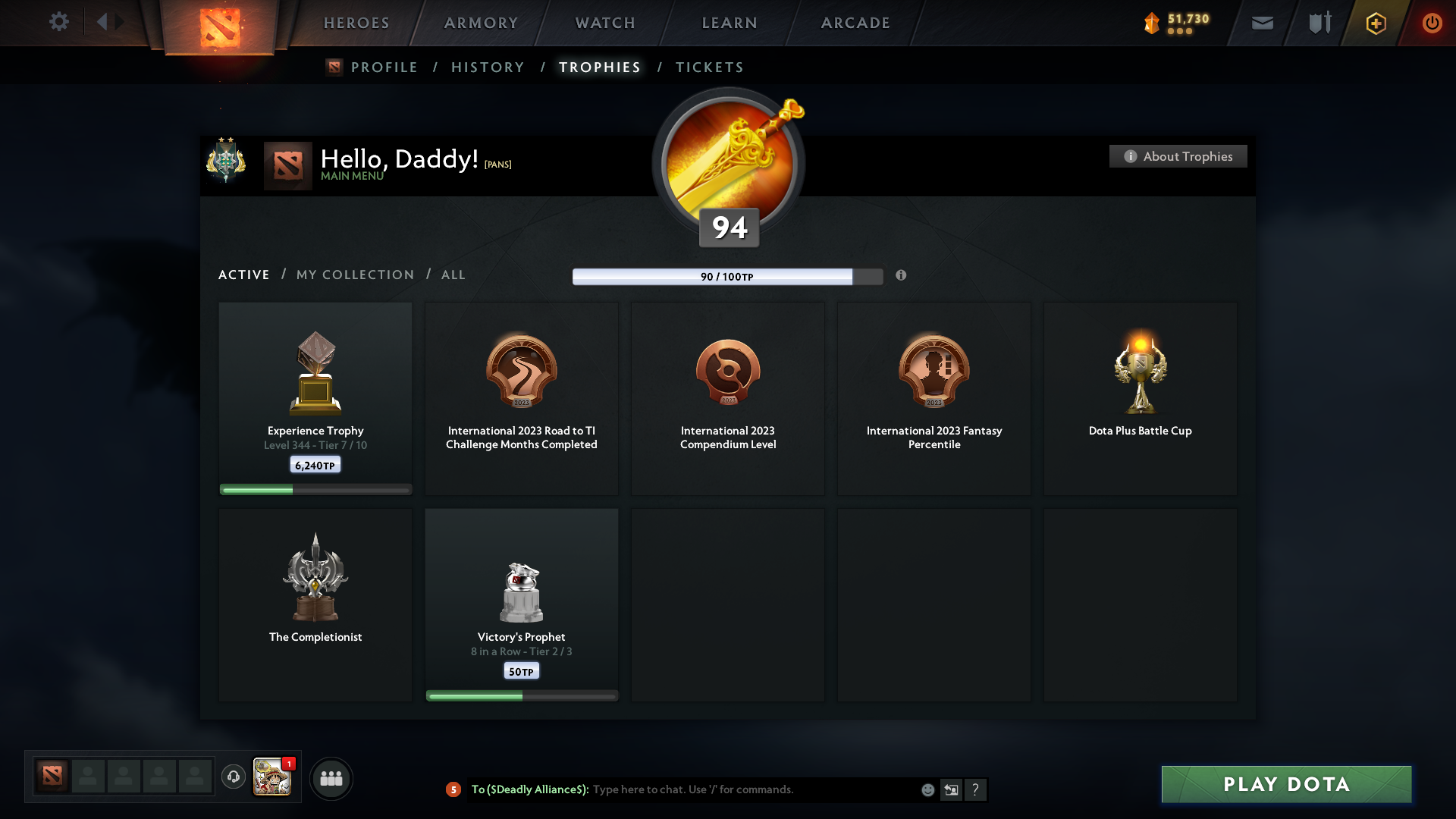Screen dimensions: 1456x819
Task: Click the shard balance showing 51,730
Action: tap(1179, 22)
